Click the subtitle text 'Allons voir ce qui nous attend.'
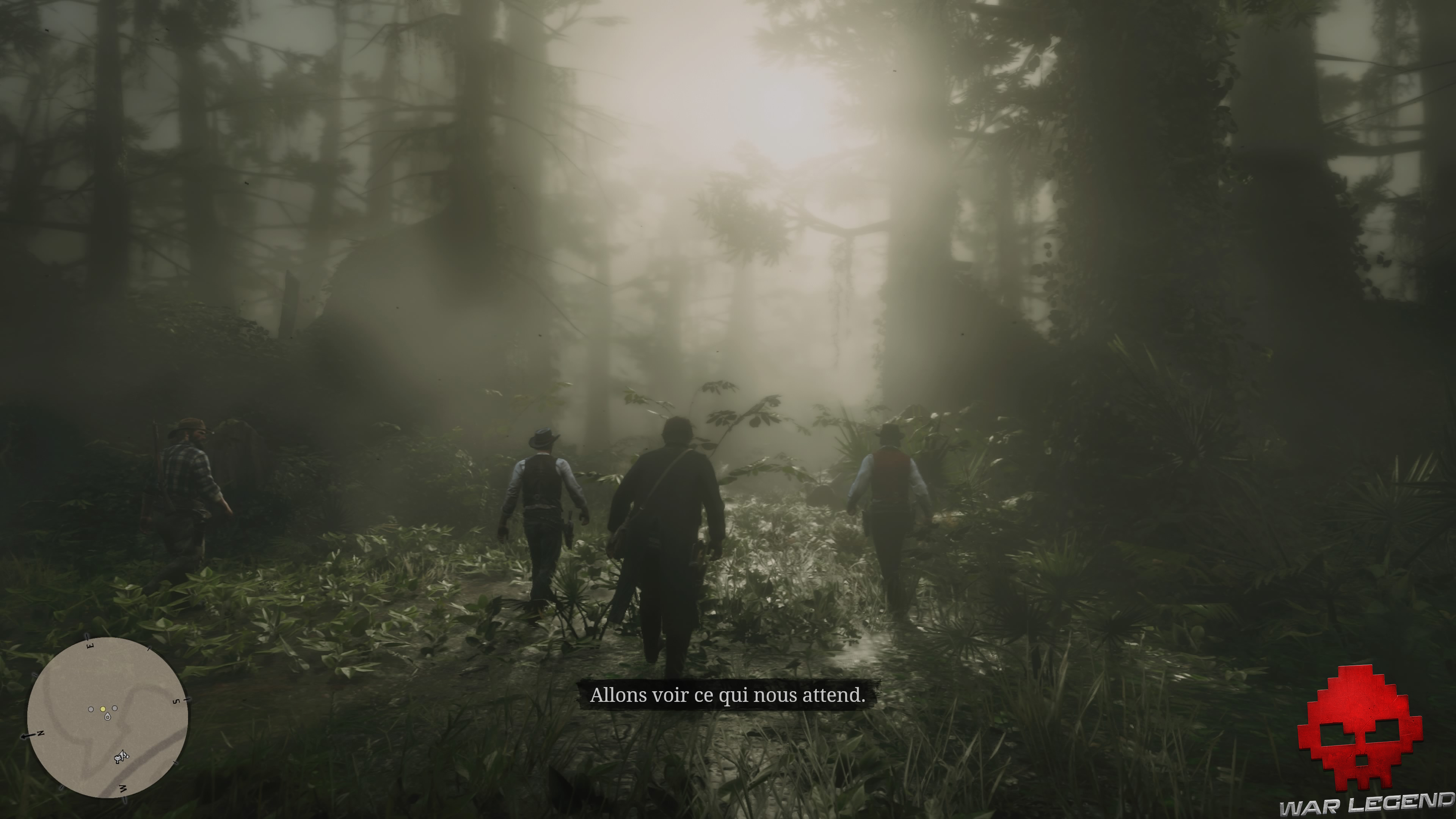This screenshot has height=819, width=1456. (x=729, y=696)
